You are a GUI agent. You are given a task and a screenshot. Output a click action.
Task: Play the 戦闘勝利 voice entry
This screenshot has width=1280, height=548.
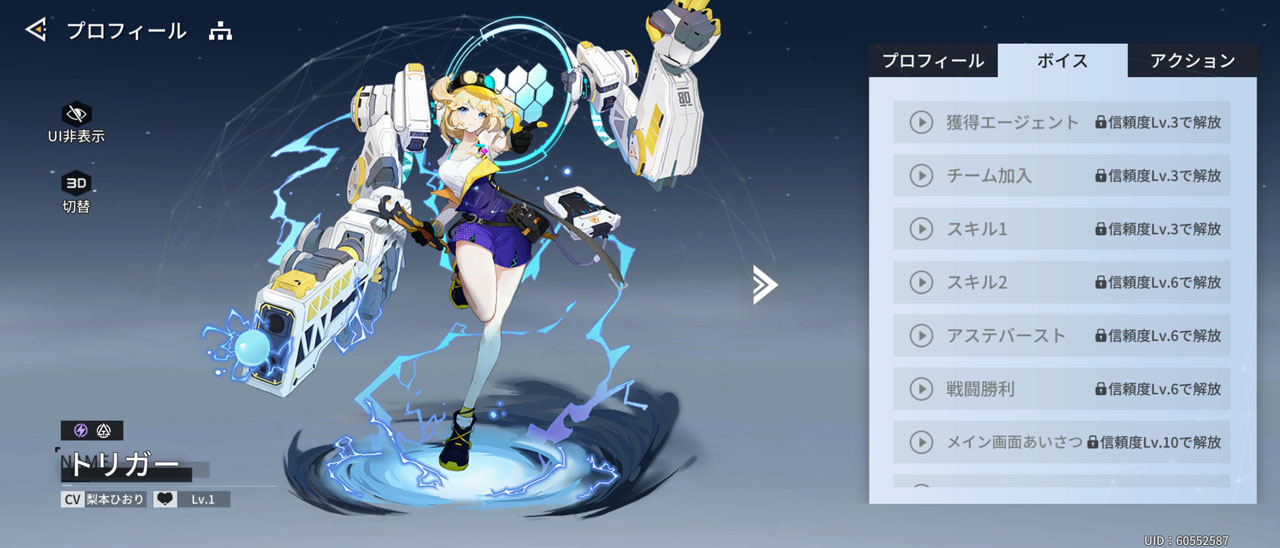point(920,388)
